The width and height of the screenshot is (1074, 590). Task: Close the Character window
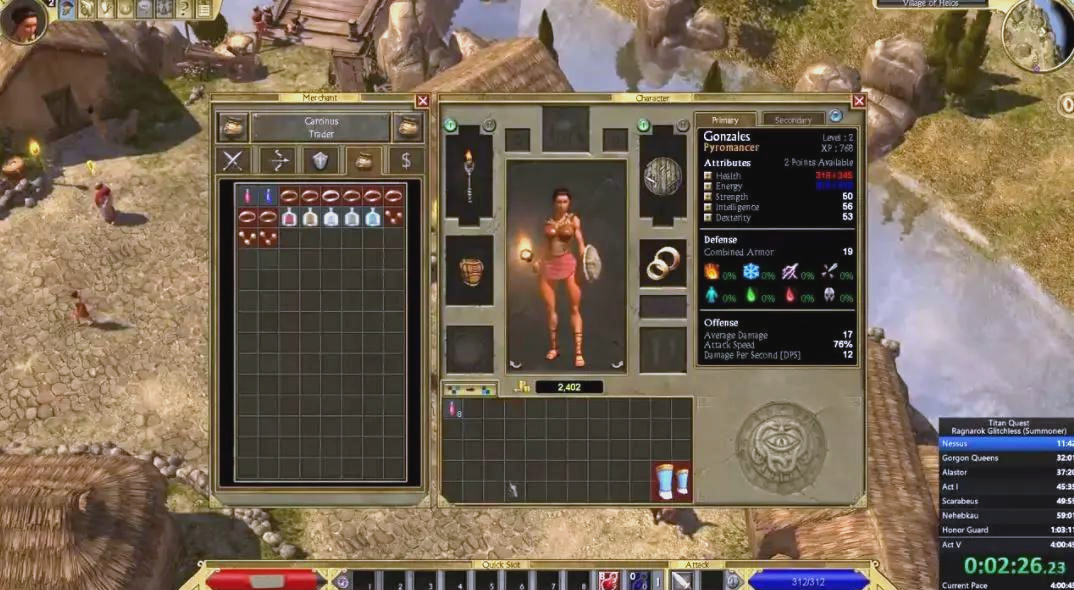pyautogui.click(x=858, y=101)
